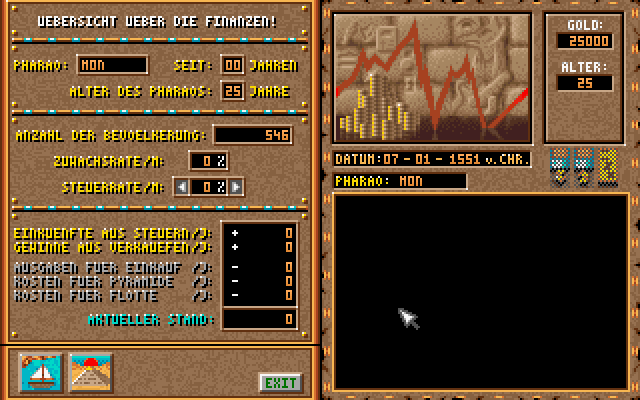Decrease the Steuerrate with left arrow
The width and height of the screenshot is (640, 400).
click(180, 186)
